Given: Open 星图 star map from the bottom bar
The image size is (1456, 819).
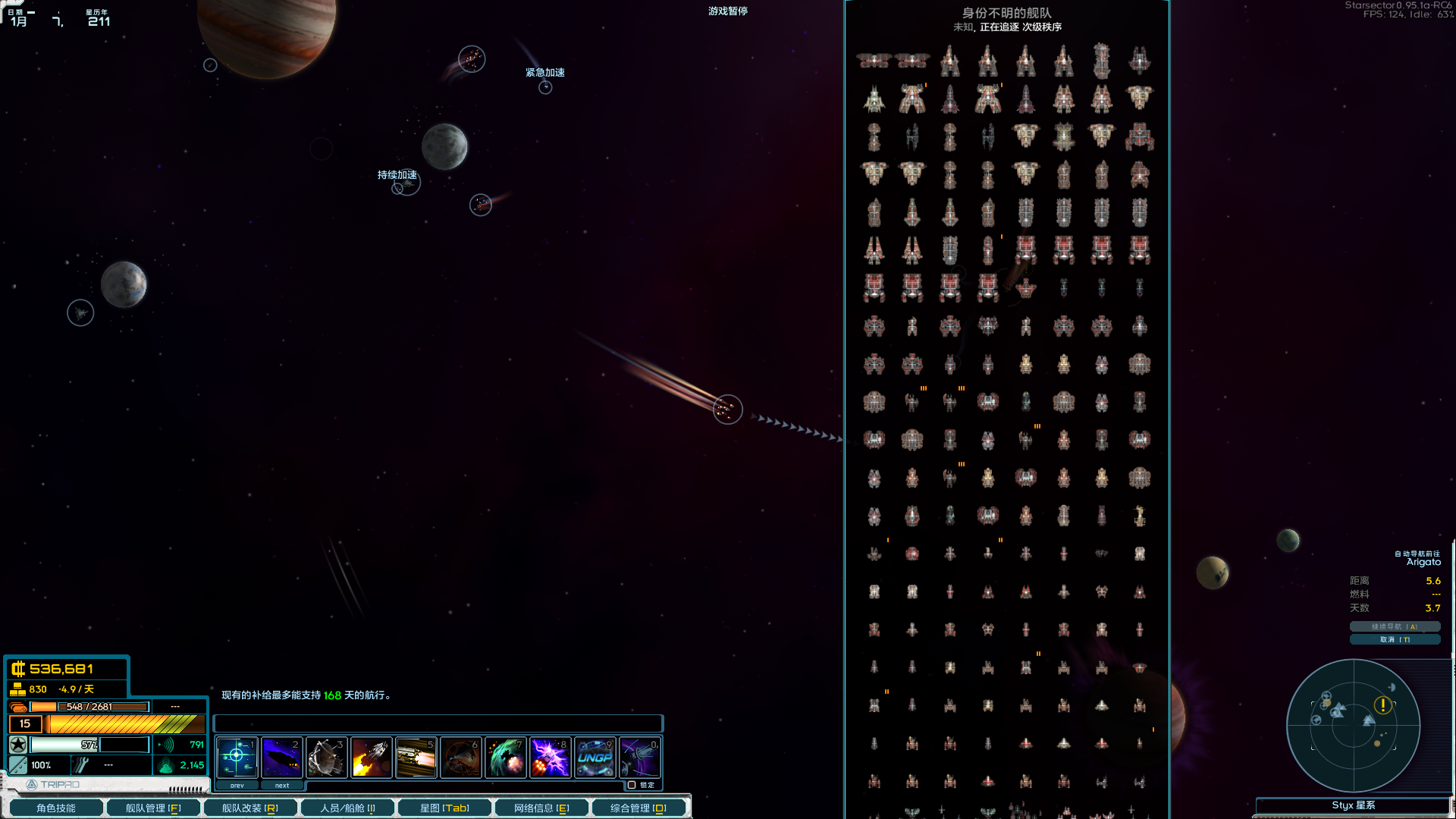Looking at the screenshot, I should pos(444,807).
